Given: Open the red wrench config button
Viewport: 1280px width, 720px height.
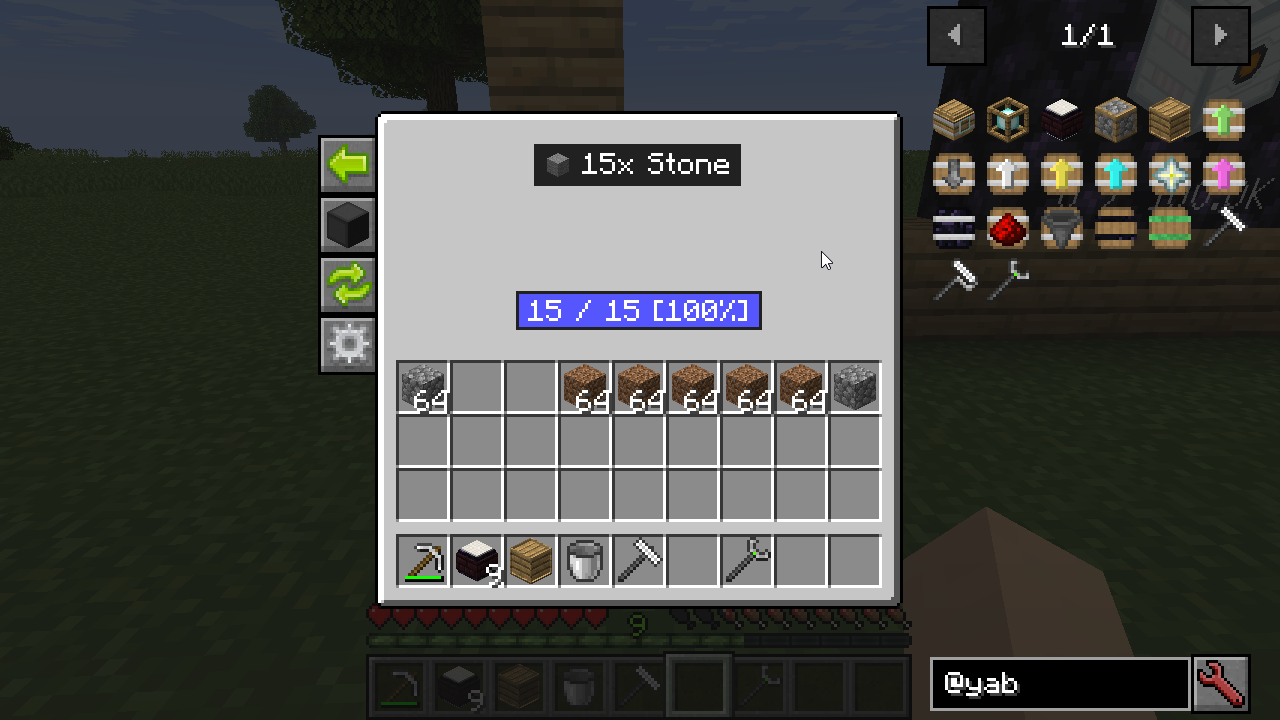Looking at the screenshot, I should click(x=1221, y=684).
